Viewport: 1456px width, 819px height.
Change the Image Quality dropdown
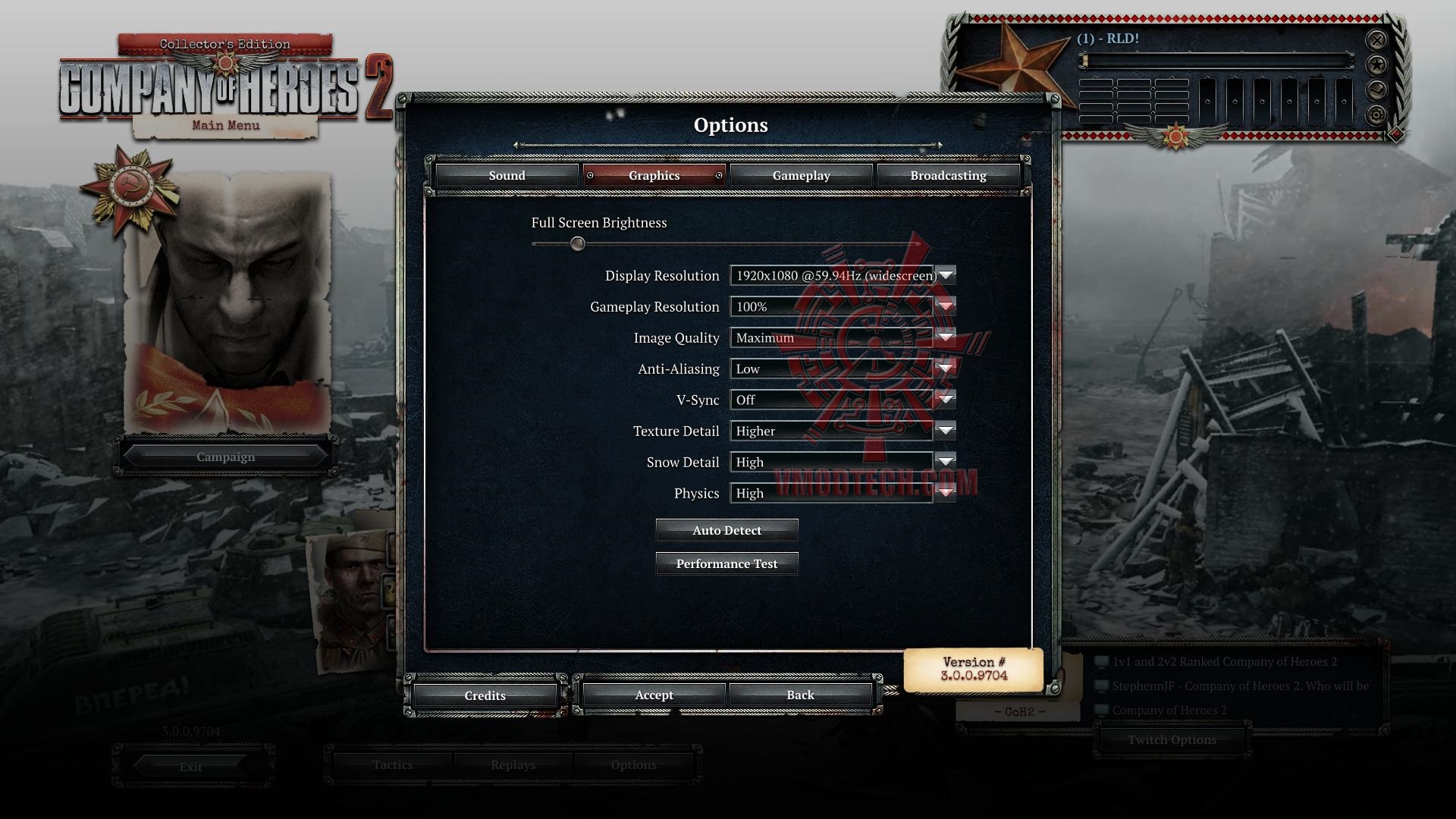pyautogui.click(x=946, y=337)
